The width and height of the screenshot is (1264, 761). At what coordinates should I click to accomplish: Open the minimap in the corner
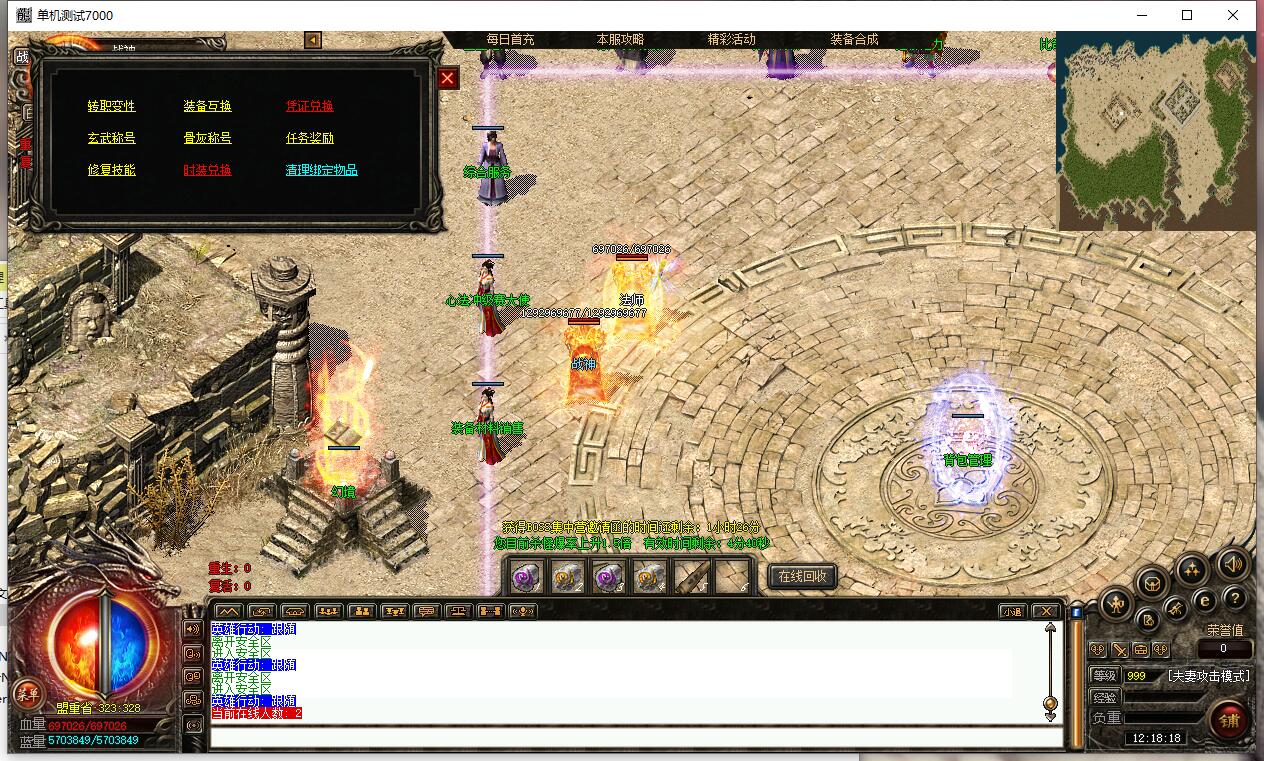point(1156,130)
